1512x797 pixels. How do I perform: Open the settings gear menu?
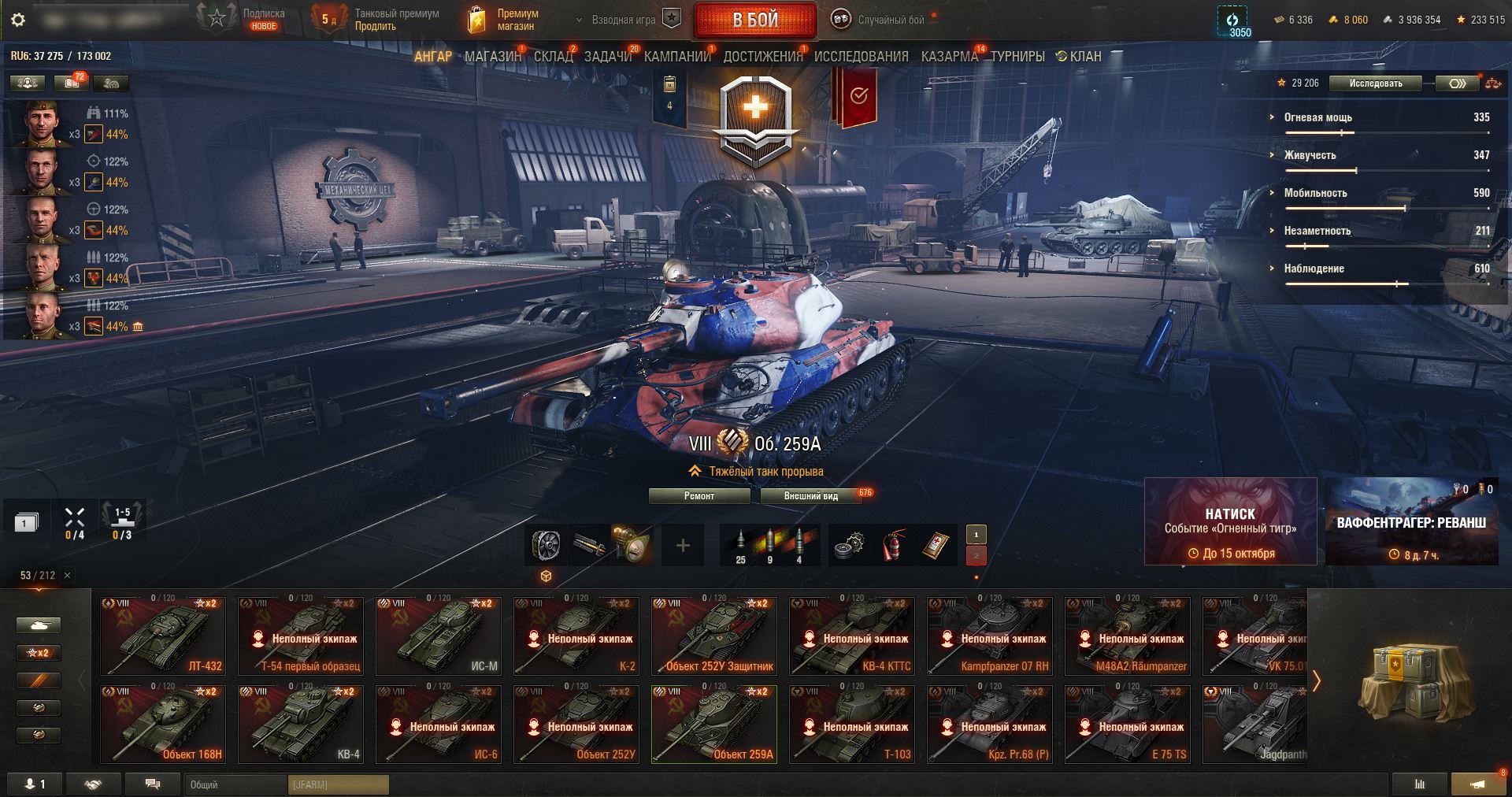point(19,20)
